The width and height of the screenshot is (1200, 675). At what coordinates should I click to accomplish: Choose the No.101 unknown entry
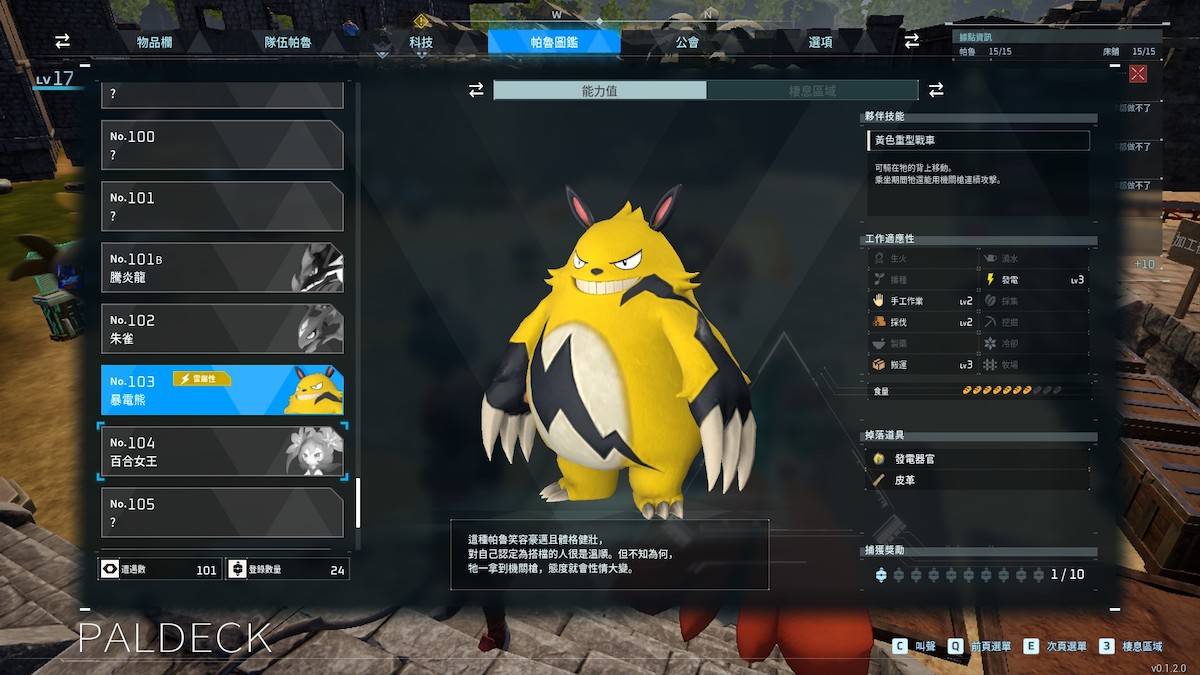pos(222,206)
